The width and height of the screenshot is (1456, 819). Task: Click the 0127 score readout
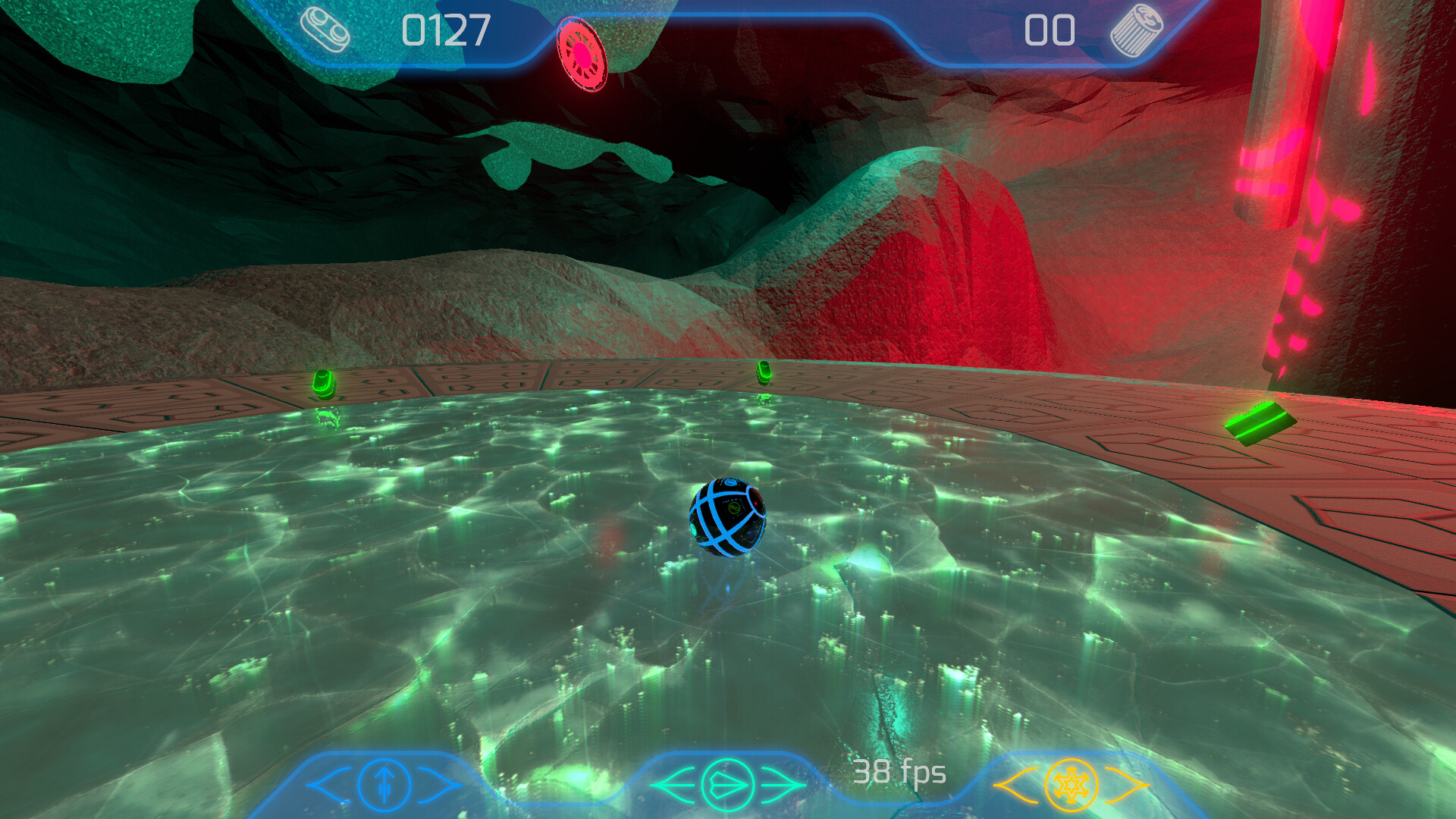447,29
